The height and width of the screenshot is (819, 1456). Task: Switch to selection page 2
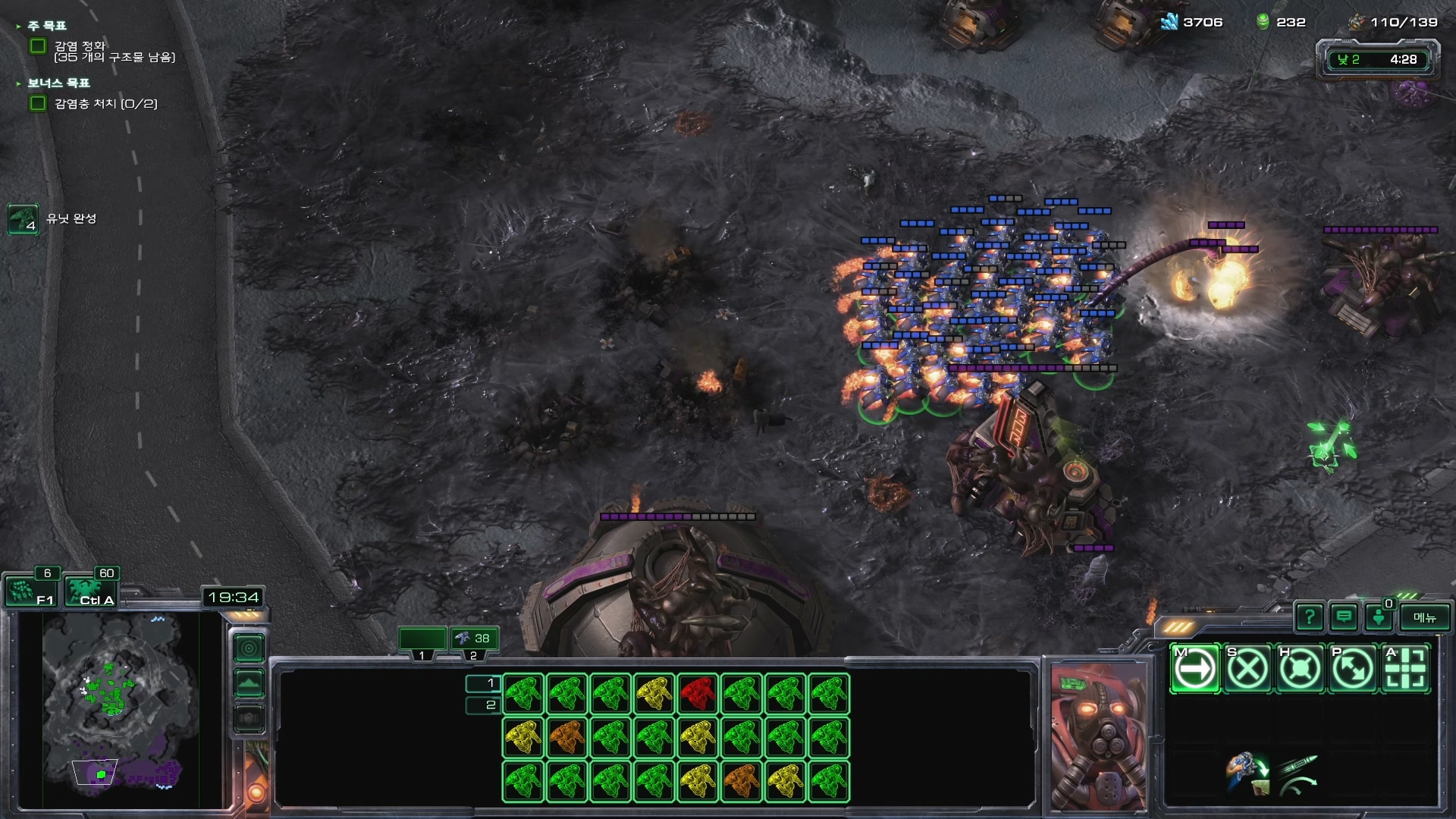483,705
